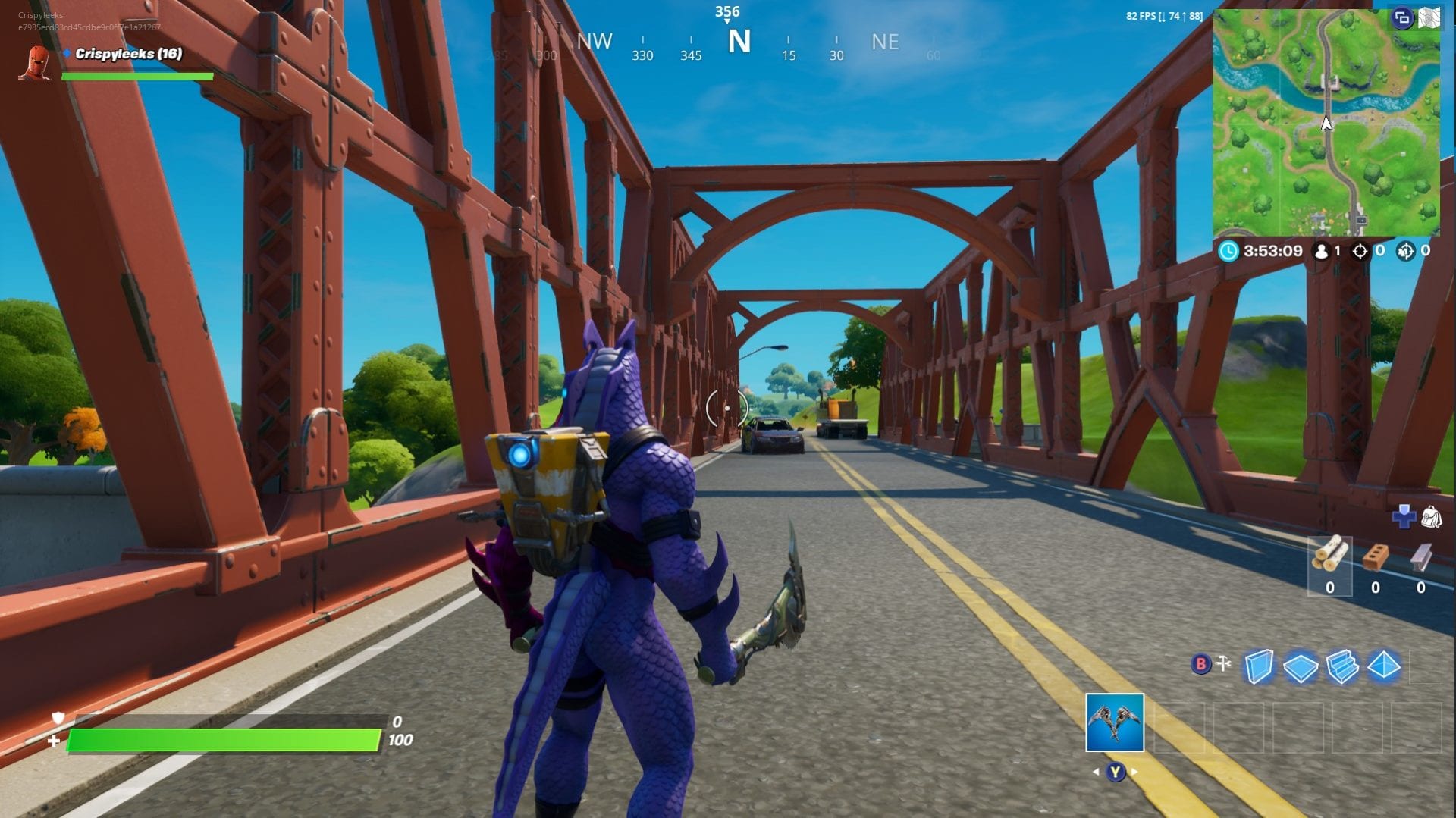Select the floor build piece icon
The width and height of the screenshot is (1456, 818).
1301,667
